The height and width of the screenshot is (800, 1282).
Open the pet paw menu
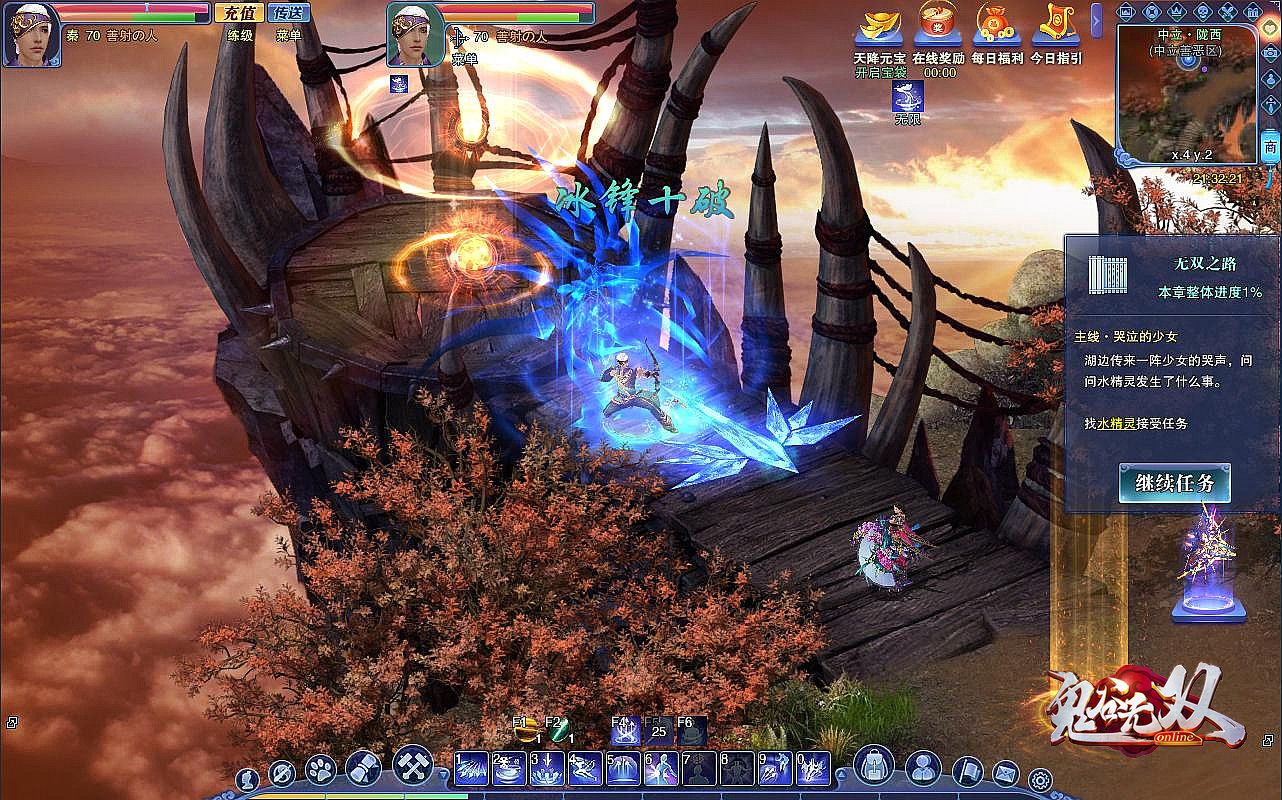(x=320, y=769)
